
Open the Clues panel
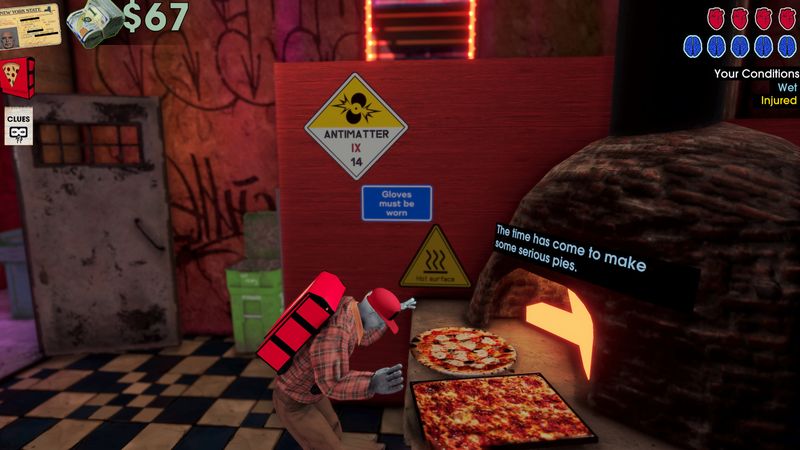pos(18,127)
